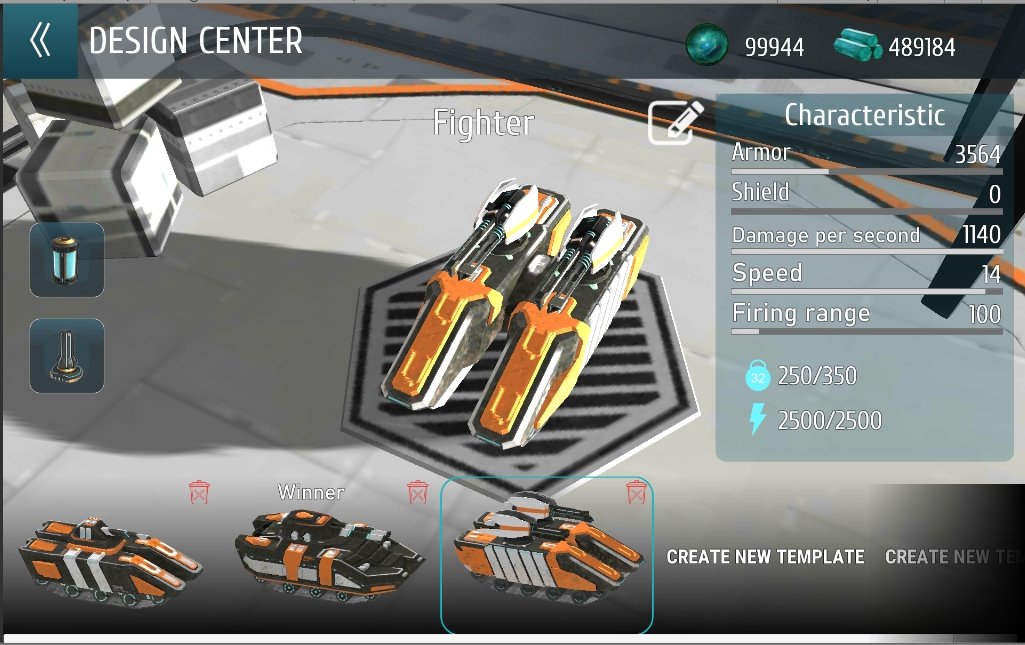
Task: Delete the Winner template
Action: click(x=418, y=491)
